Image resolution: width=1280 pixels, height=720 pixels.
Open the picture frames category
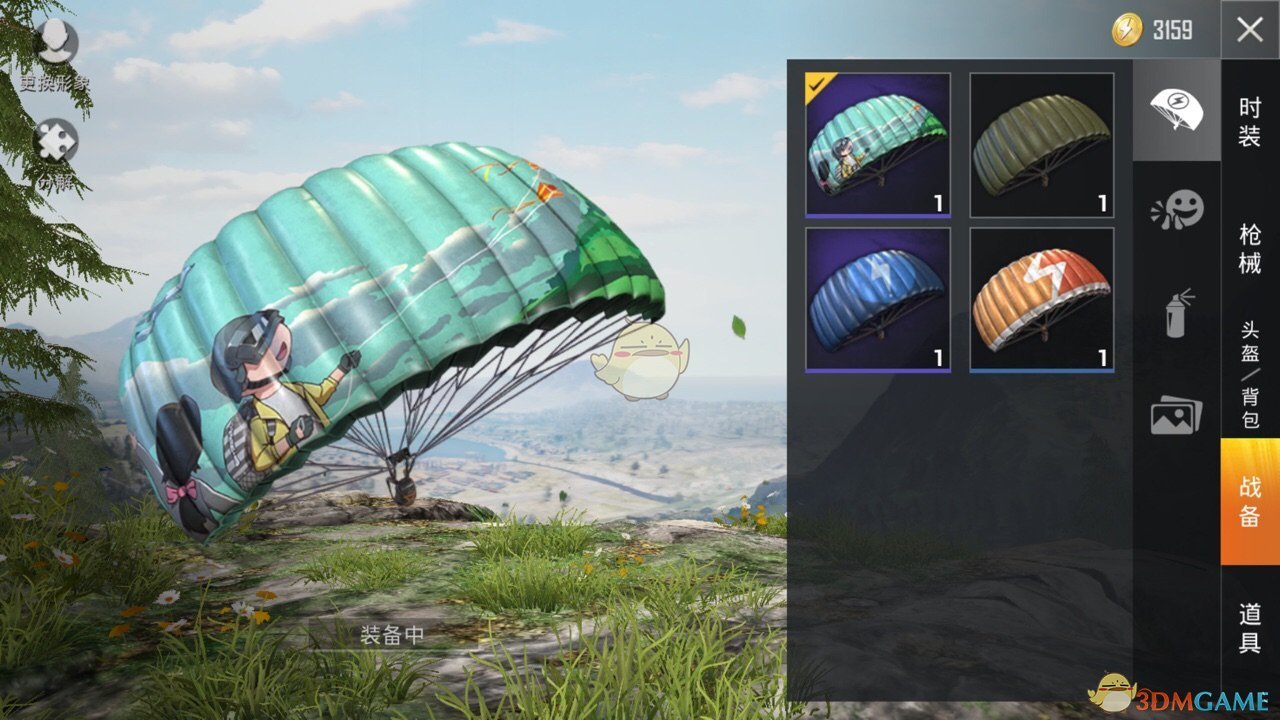(x=1176, y=414)
